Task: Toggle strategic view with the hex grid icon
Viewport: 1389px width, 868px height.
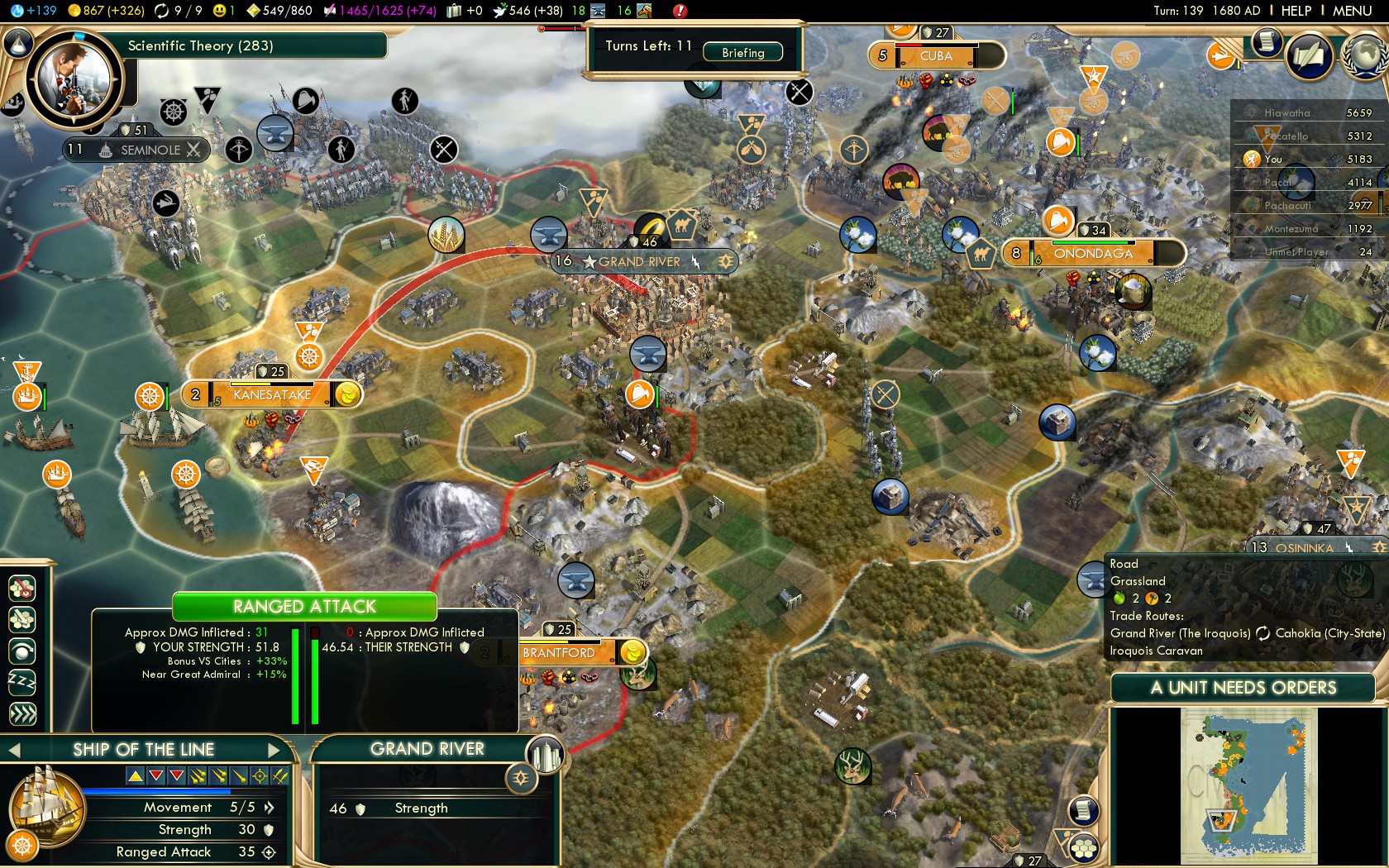Action: point(1083,848)
